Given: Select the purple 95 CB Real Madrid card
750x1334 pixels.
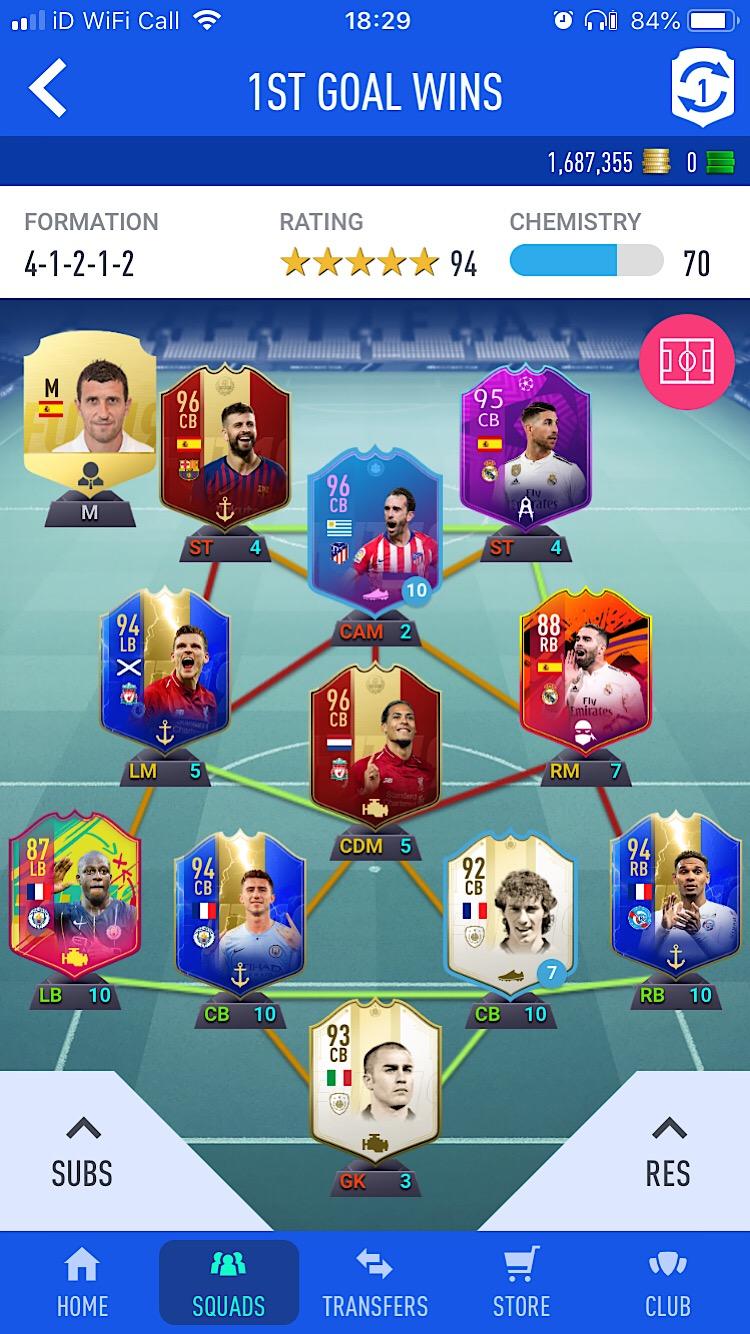Looking at the screenshot, I should 525,447.
